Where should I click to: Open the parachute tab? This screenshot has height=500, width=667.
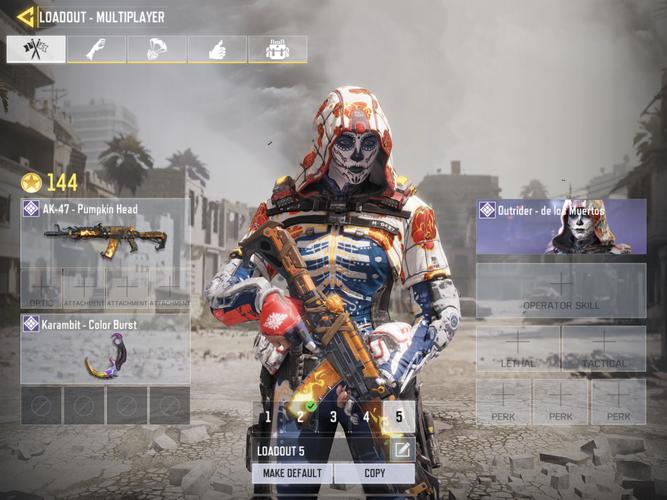coord(157,49)
